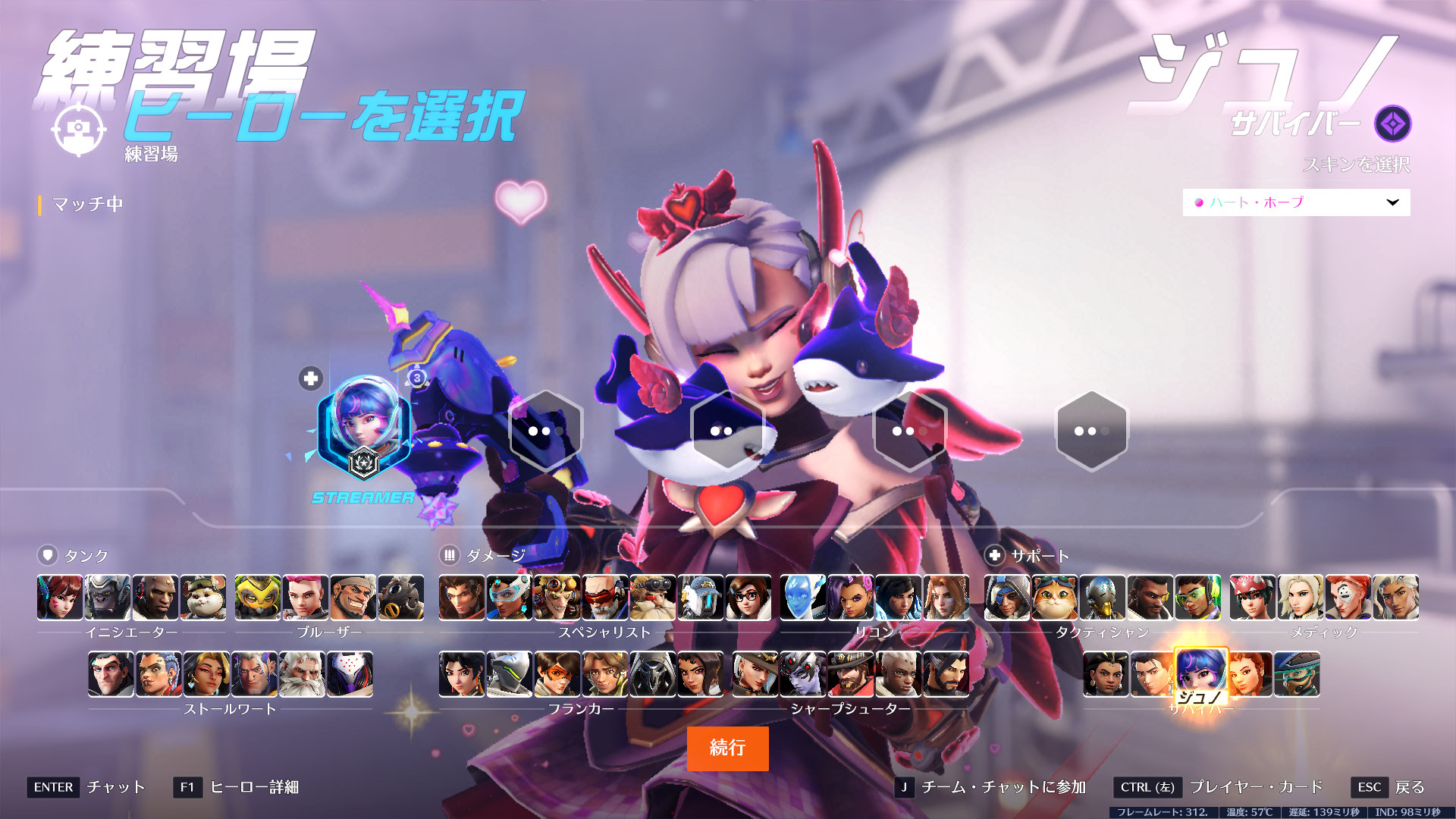1456x819 pixels.
Task: Select Mercy's blonde portrait
Action: [1300, 597]
